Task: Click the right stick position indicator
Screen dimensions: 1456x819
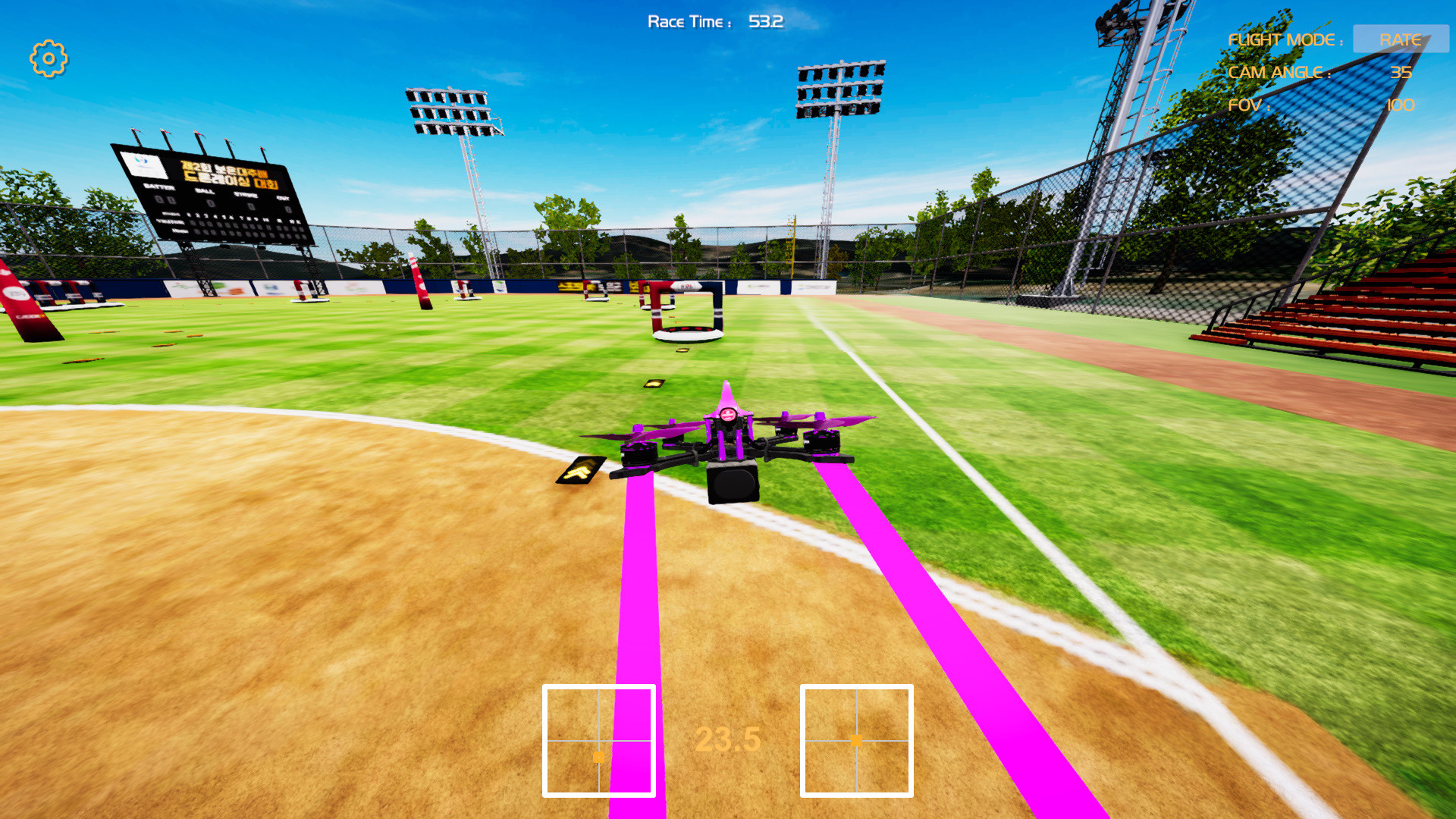Action: 857,739
